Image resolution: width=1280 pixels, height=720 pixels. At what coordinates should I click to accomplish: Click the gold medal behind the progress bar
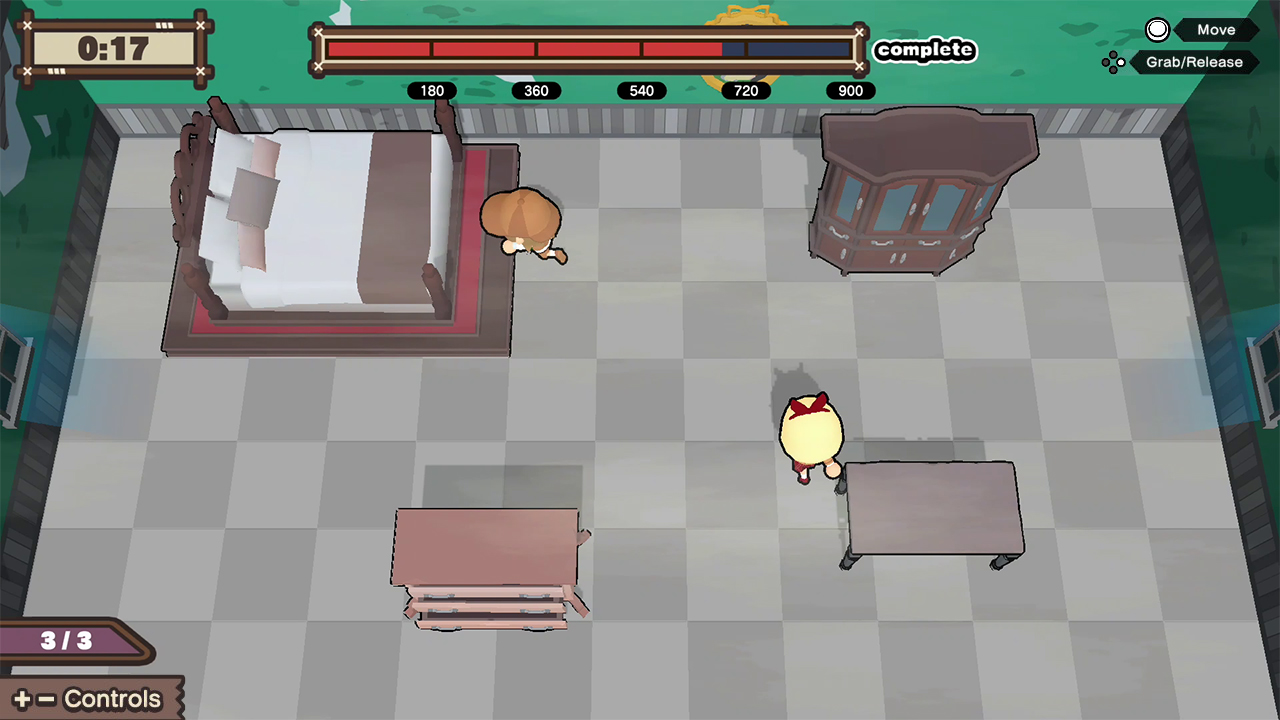pos(746,18)
